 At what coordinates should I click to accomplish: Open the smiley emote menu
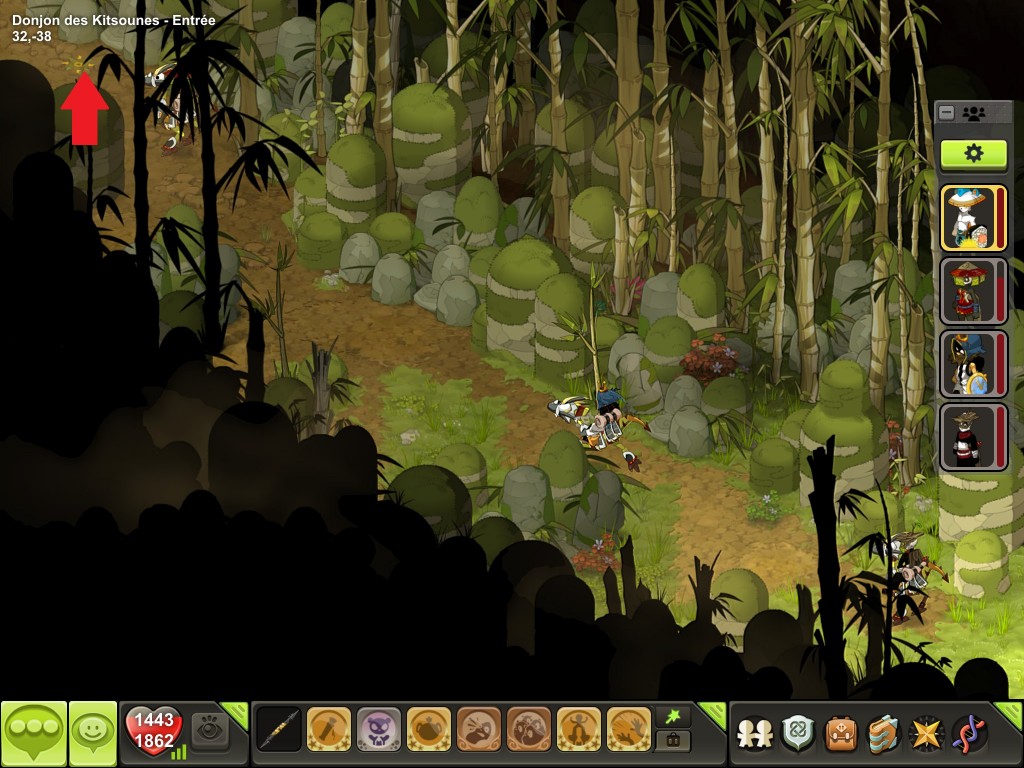pyautogui.click(x=92, y=733)
